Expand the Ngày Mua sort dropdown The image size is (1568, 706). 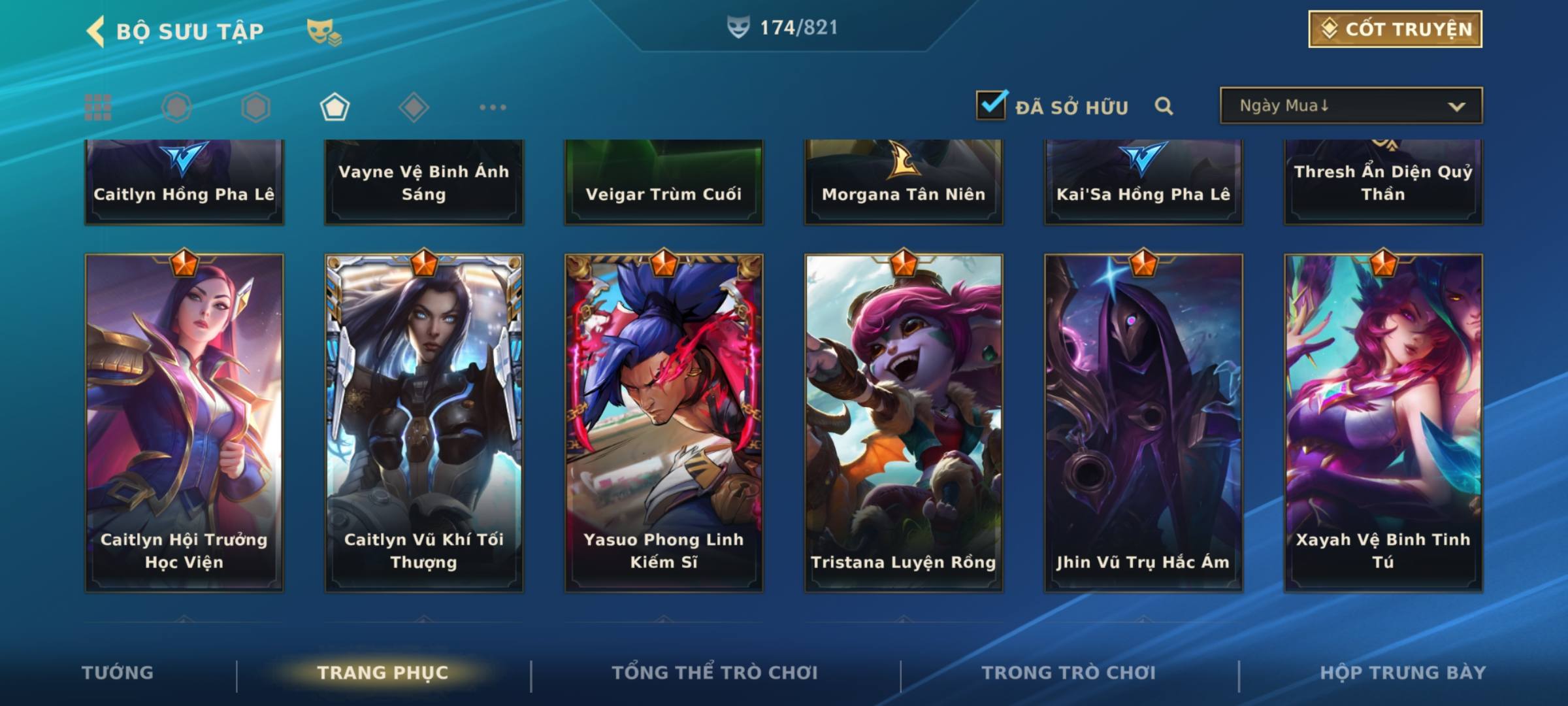click(1350, 106)
